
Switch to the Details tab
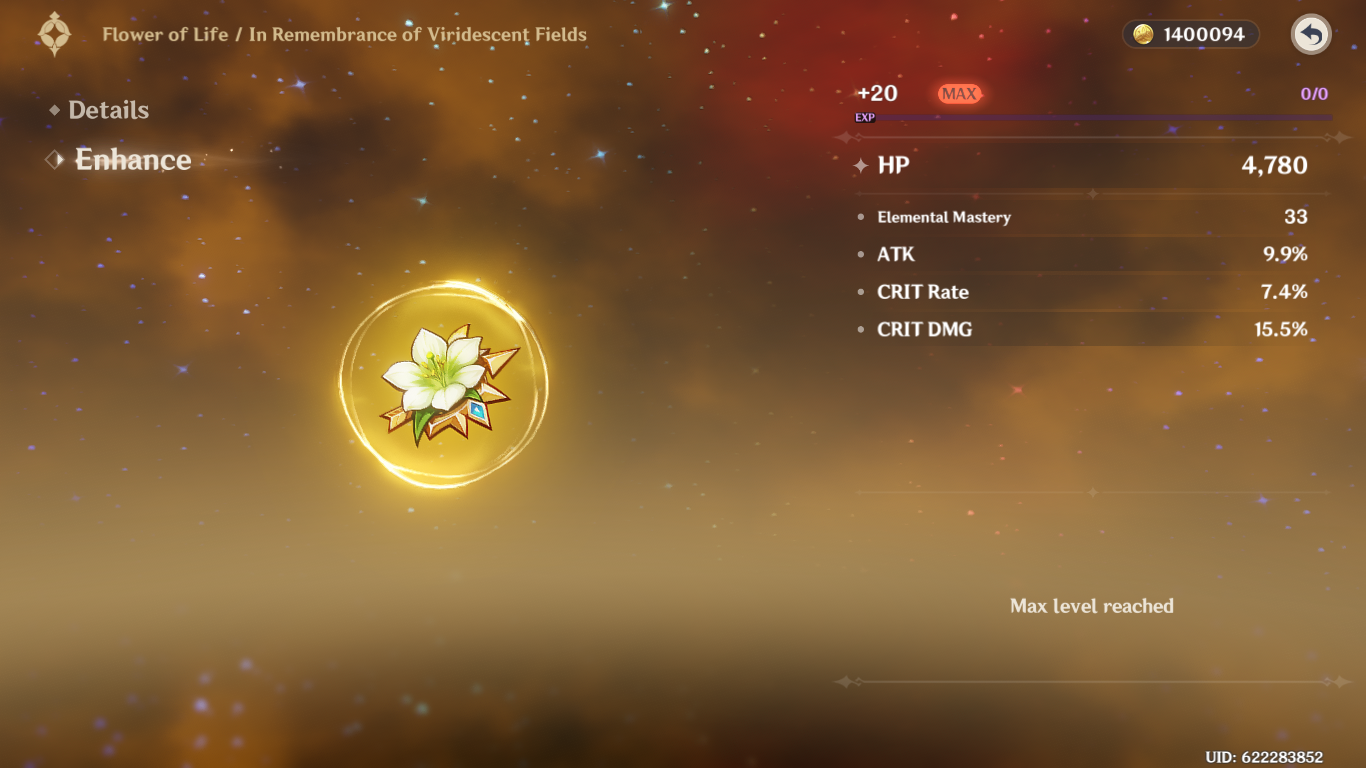pyautogui.click(x=108, y=110)
